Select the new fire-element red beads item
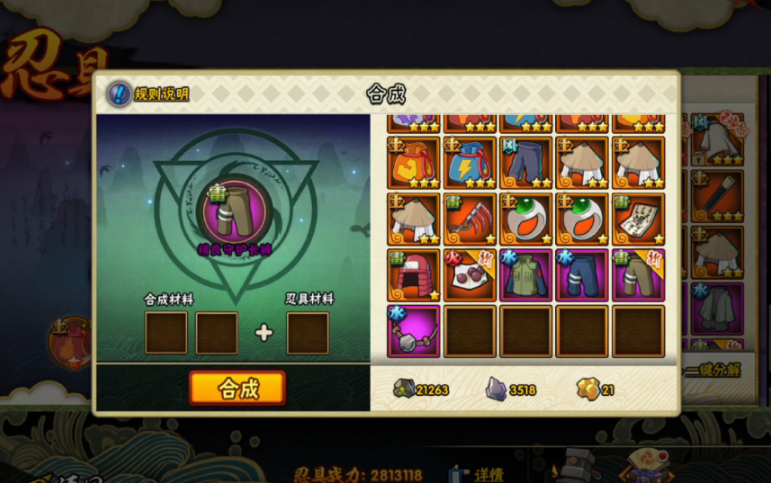This screenshot has width=771, height=483. (x=470, y=274)
